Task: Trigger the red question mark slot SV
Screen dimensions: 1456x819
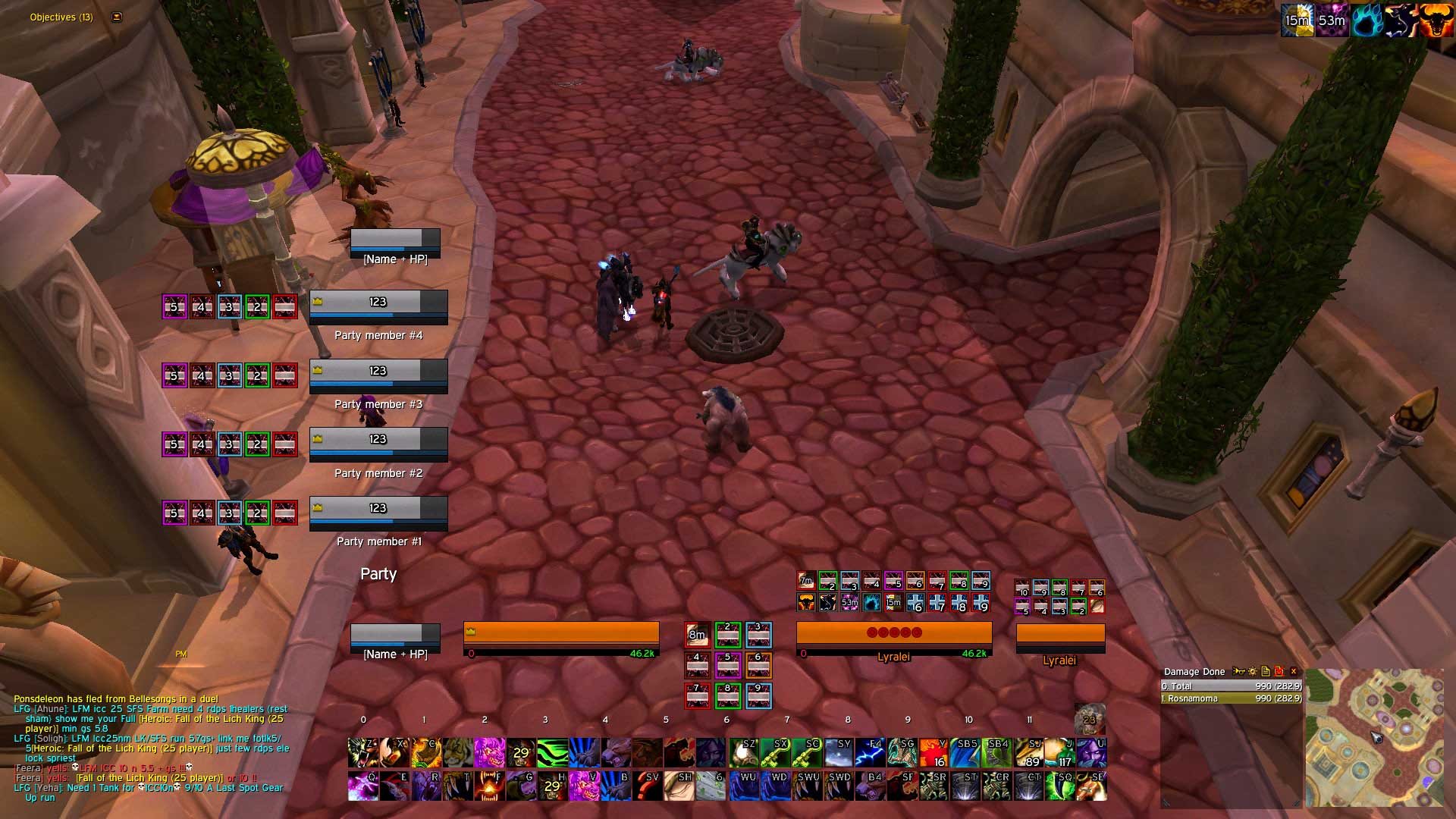Action: (x=647, y=786)
